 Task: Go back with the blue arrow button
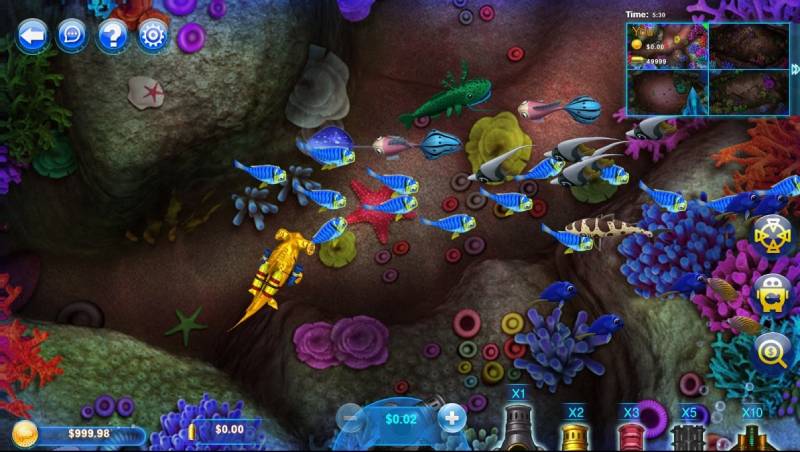(32, 36)
